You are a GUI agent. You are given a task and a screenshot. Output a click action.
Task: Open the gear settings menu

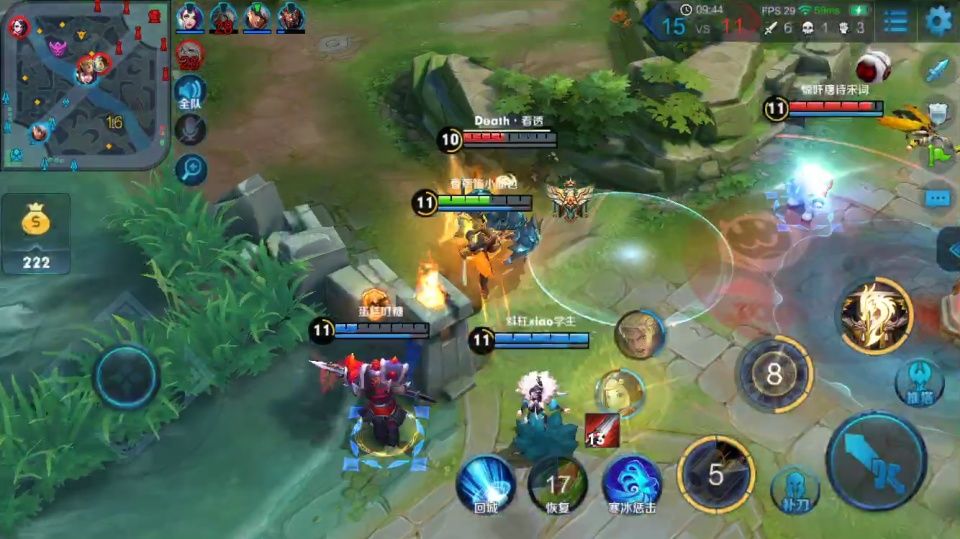[938, 20]
